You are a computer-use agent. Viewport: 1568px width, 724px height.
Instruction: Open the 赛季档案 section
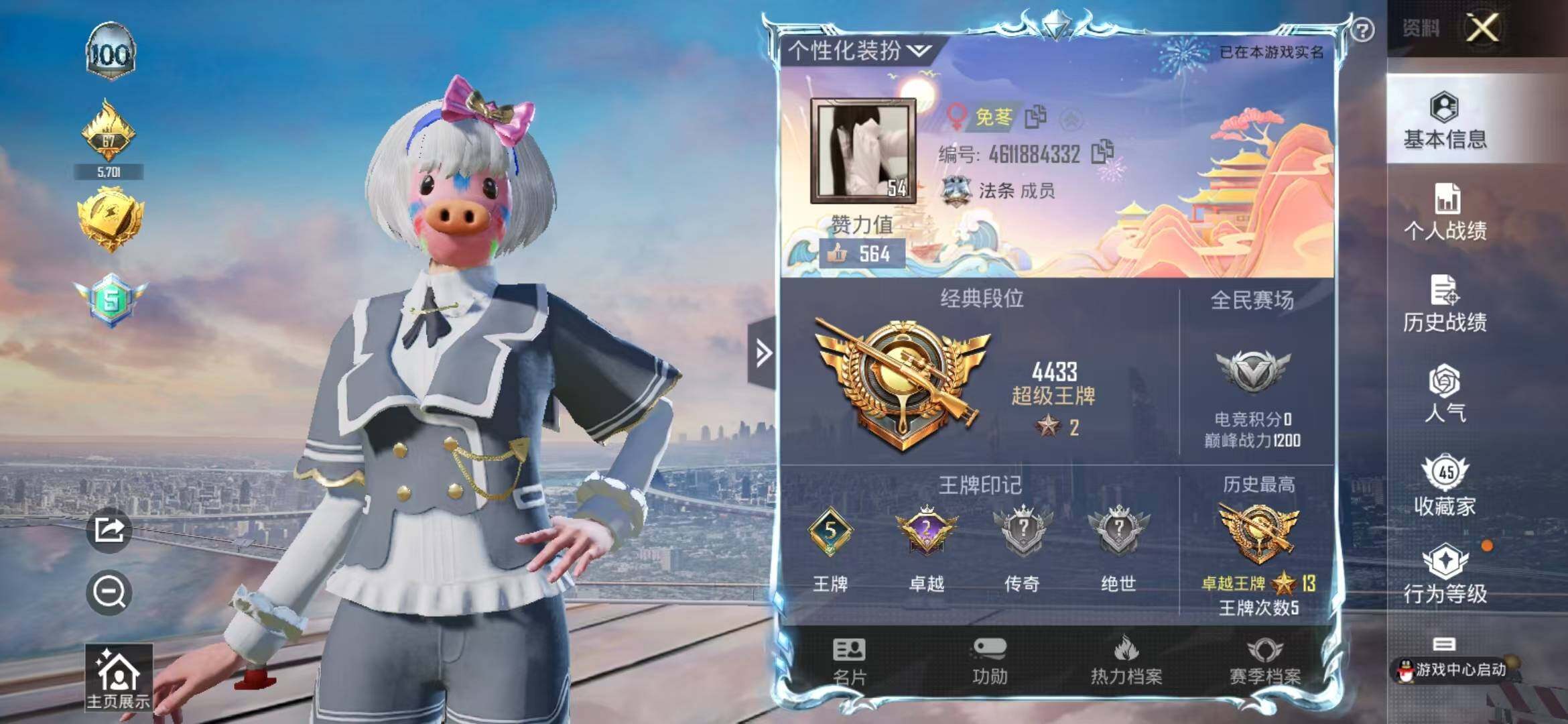(x=1264, y=662)
